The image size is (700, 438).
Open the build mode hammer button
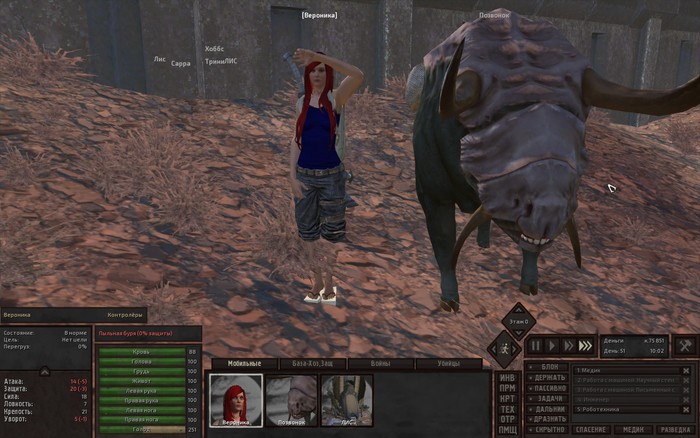pyautogui.click(x=685, y=345)
